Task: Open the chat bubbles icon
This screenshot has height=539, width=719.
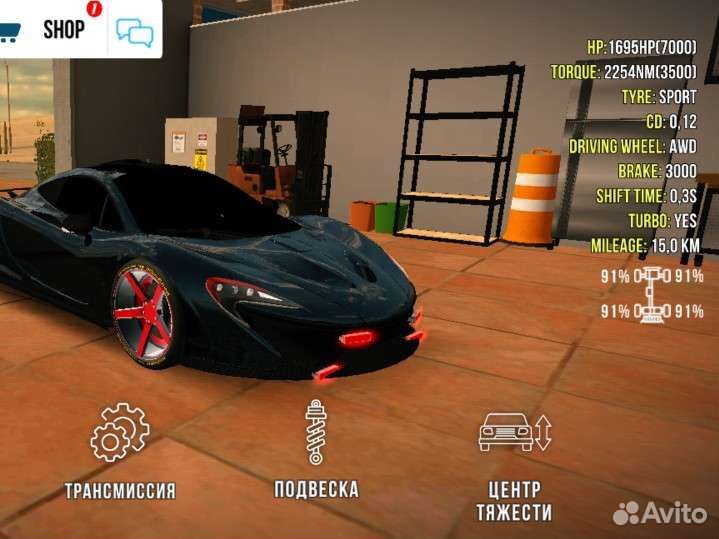Action: point(135,32)
